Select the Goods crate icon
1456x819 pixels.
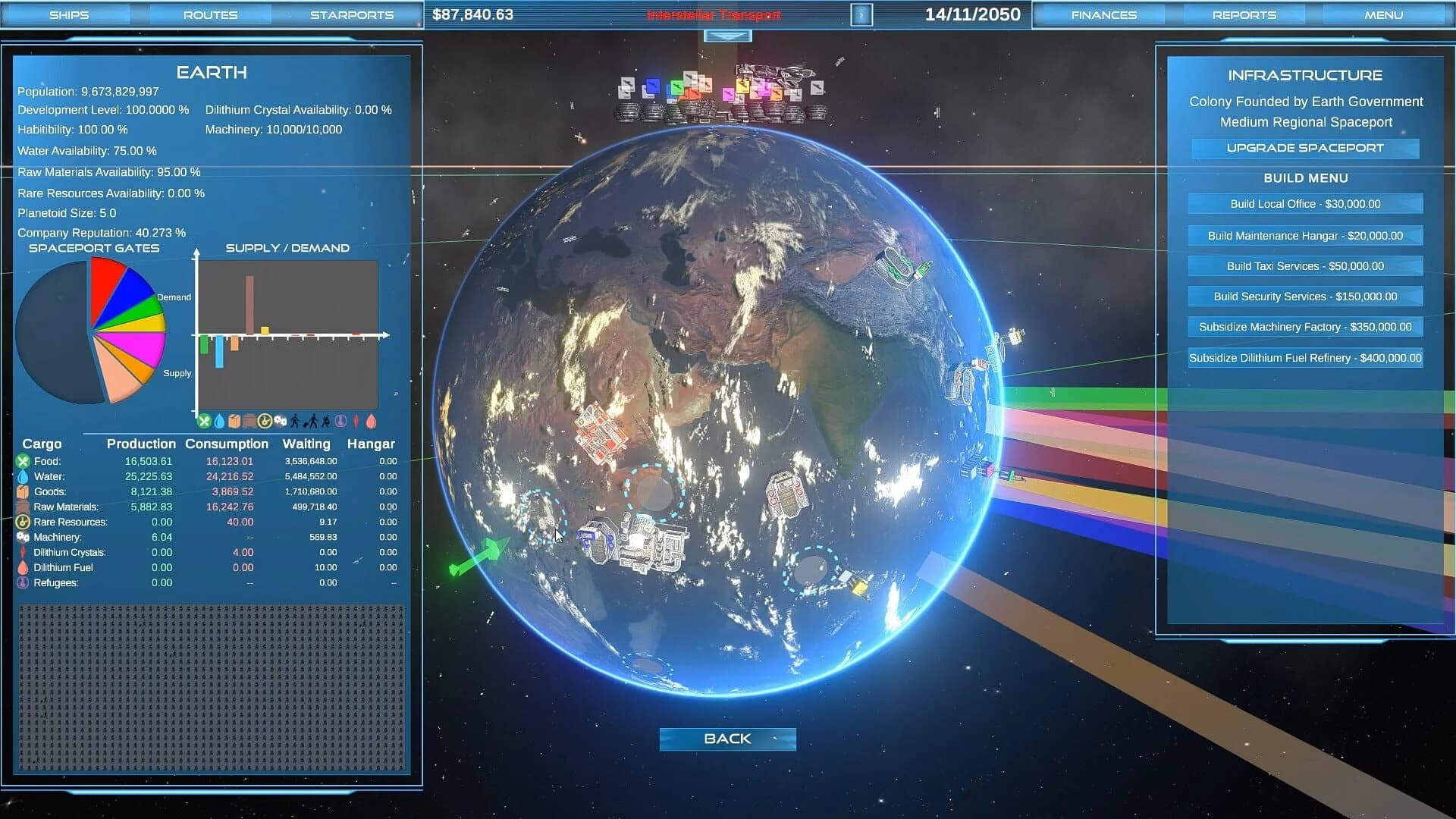(21, 491)
